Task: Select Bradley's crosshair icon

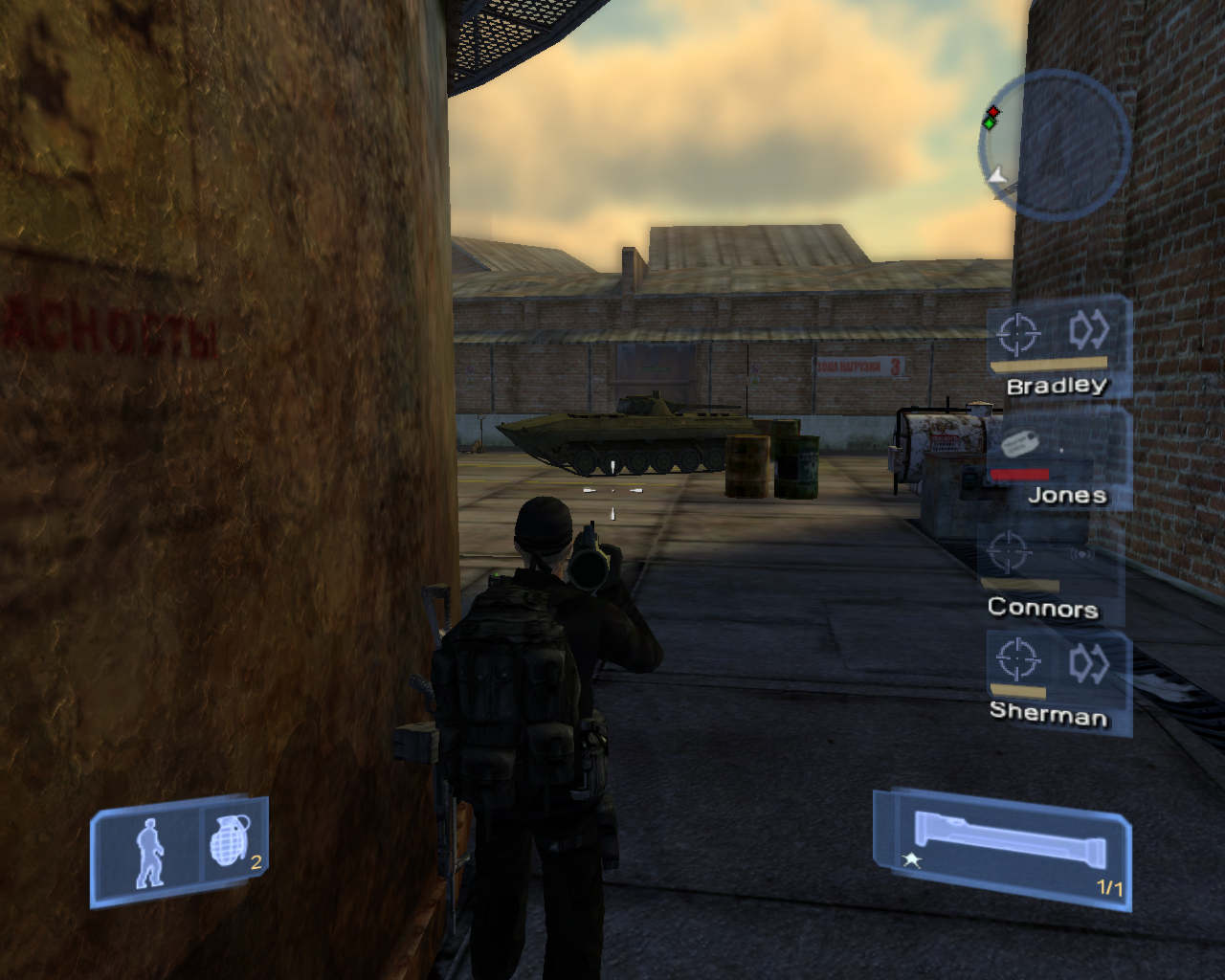Action: coord(1017,334)
